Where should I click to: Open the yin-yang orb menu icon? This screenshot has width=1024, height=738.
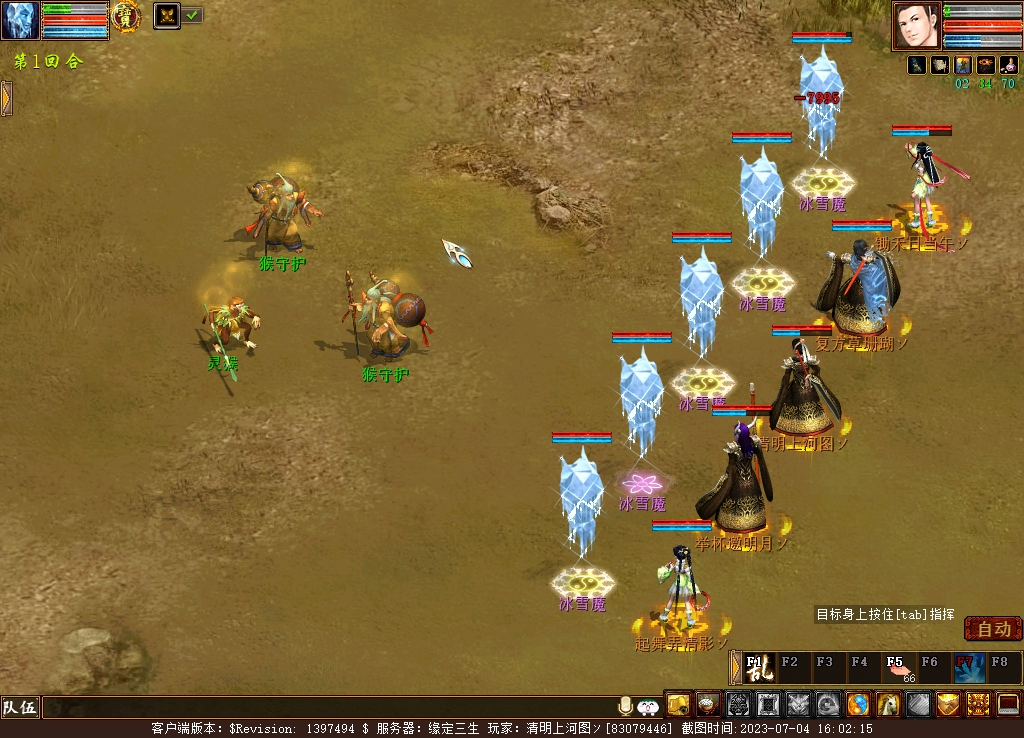[x=859, y=705]
